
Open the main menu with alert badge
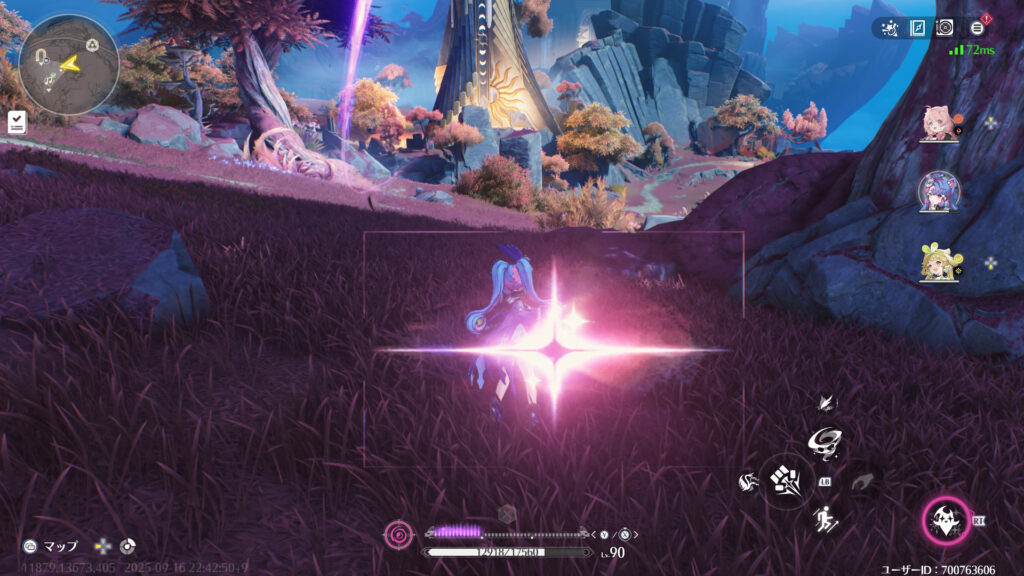tap(977, 28)
